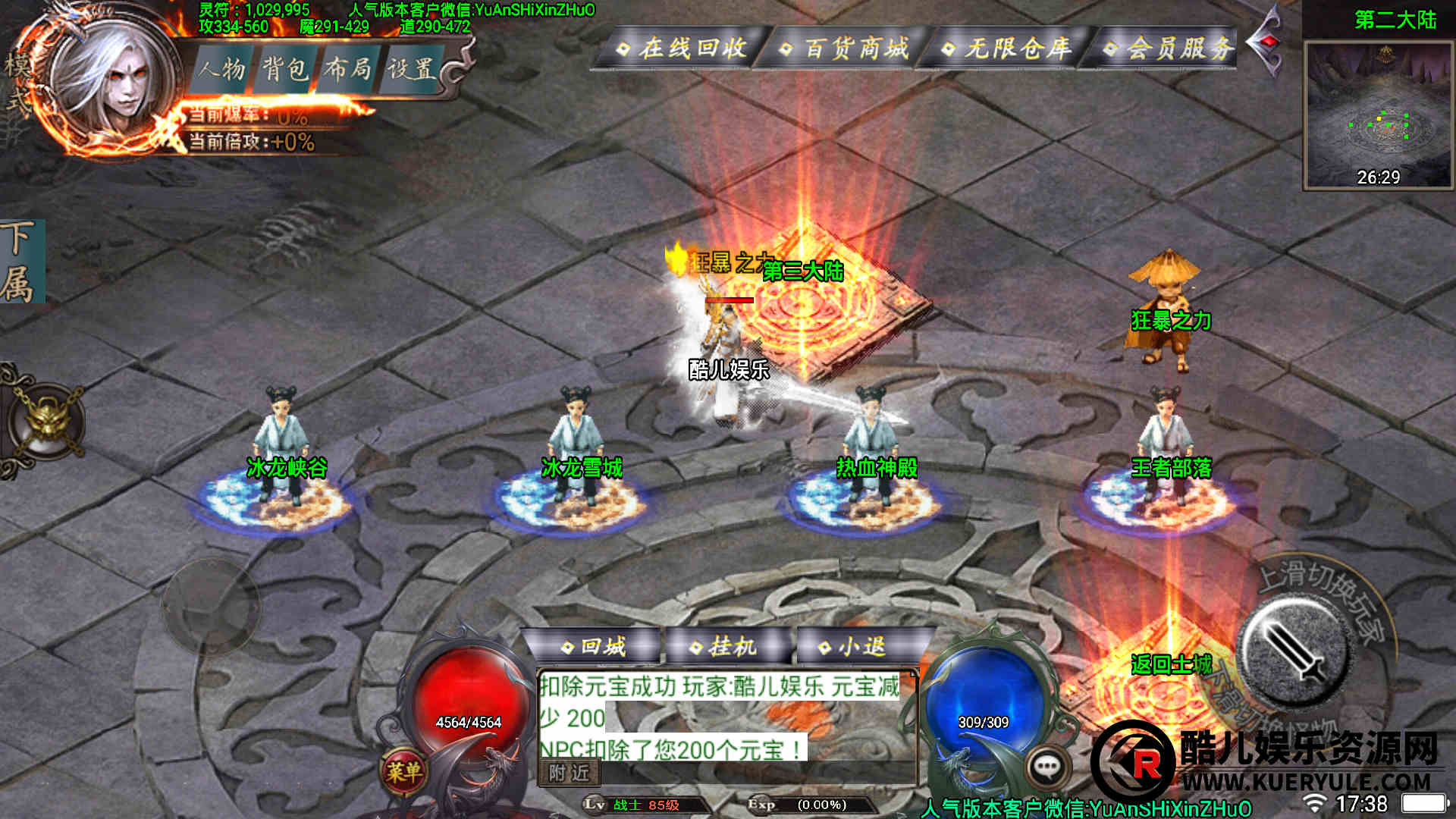Toggle 挂机 auto-battle
The width and height of the screenshot is (1456, 819).
pyautogui.click(x=724, y=647)
